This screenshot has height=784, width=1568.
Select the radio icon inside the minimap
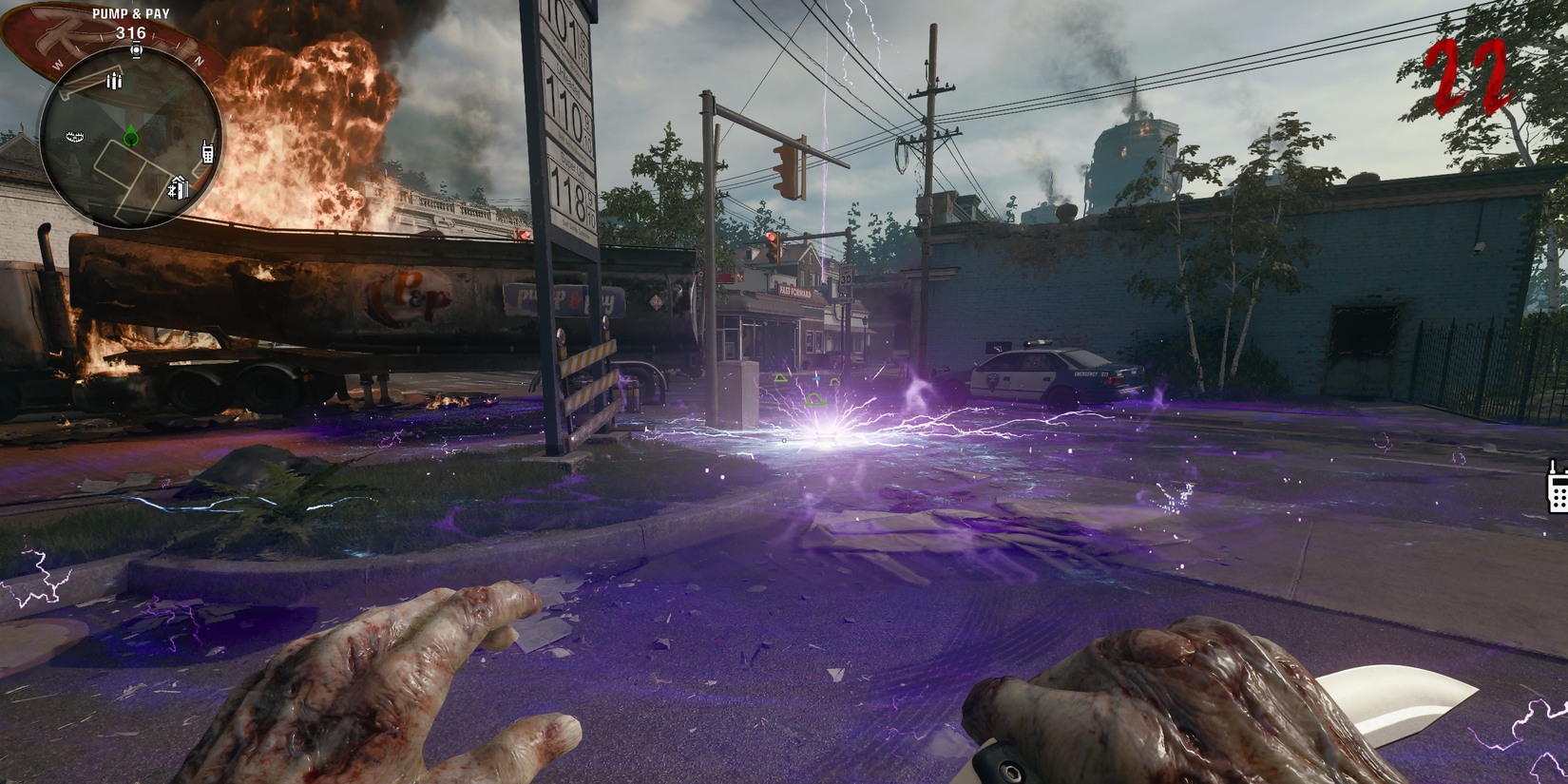[x=207, y=153]
